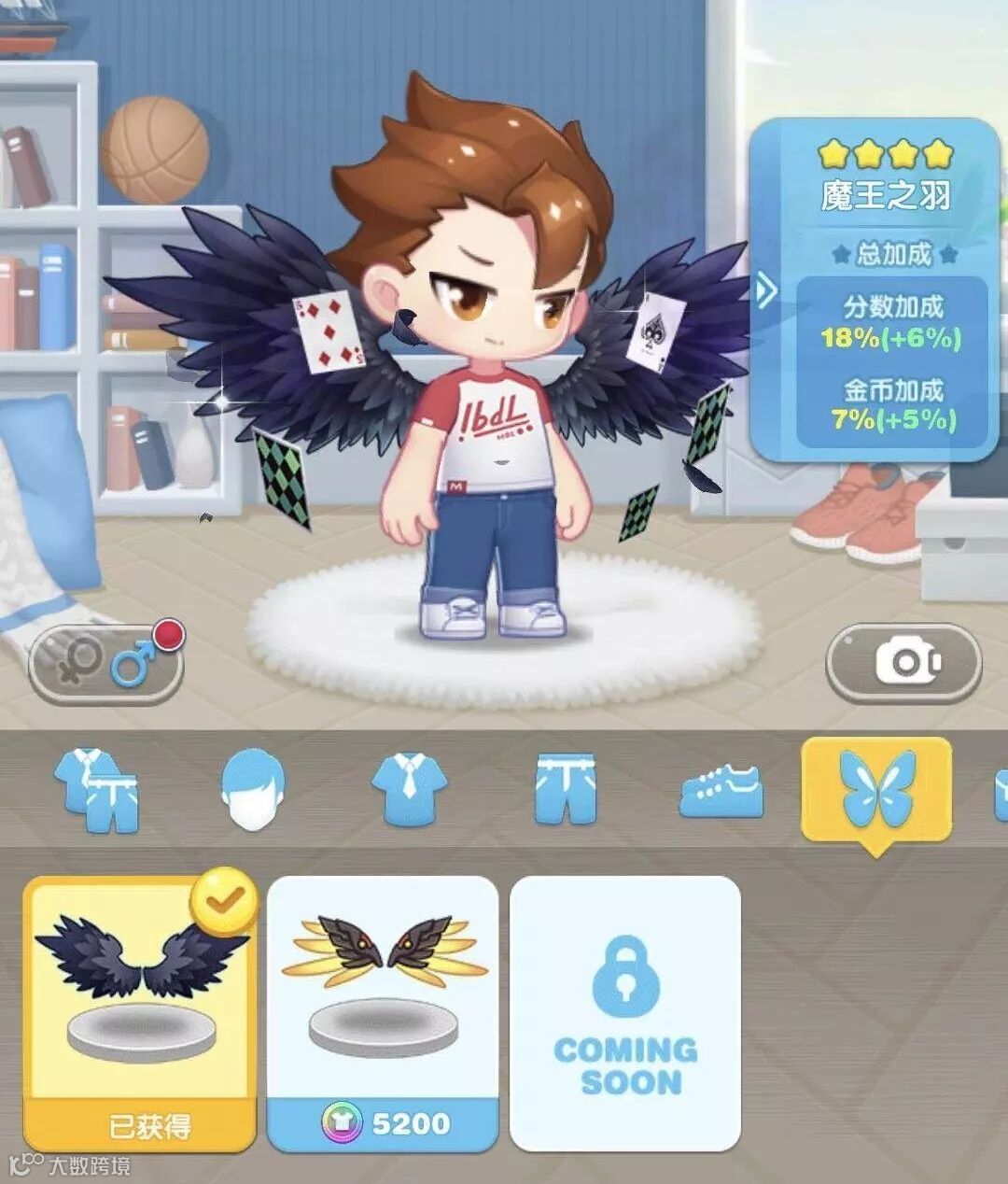Switch to the hairstyle tab
1008x1184 pixels.
[253, 789]
